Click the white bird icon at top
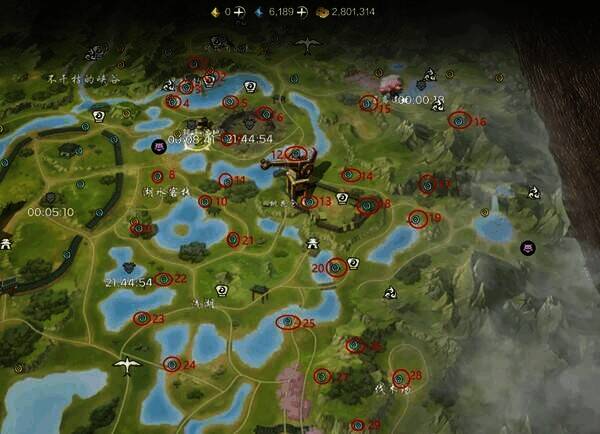This screenshot has height=434, width=600. coord(308,45)
